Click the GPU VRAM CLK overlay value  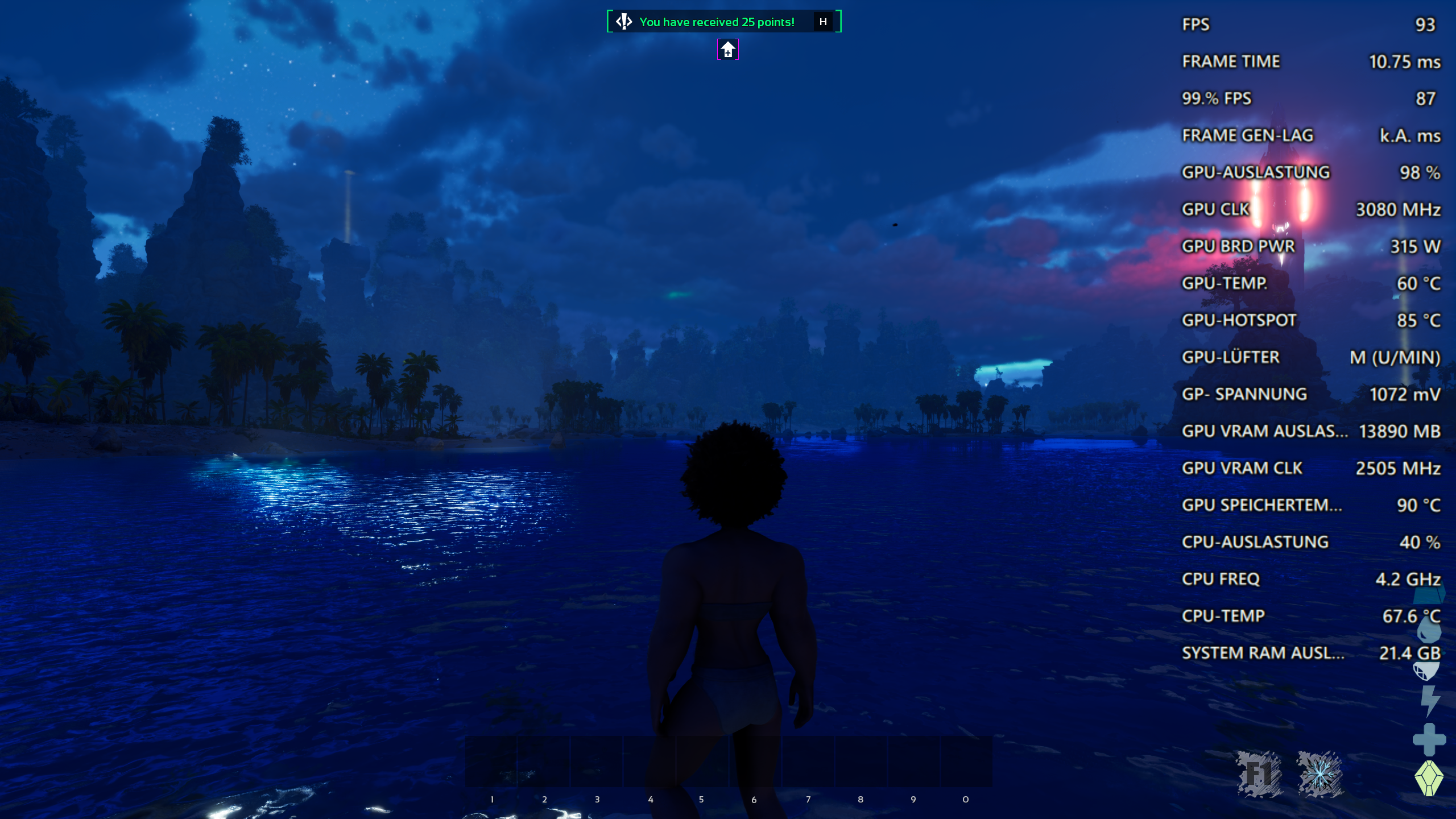(1399, 468)
